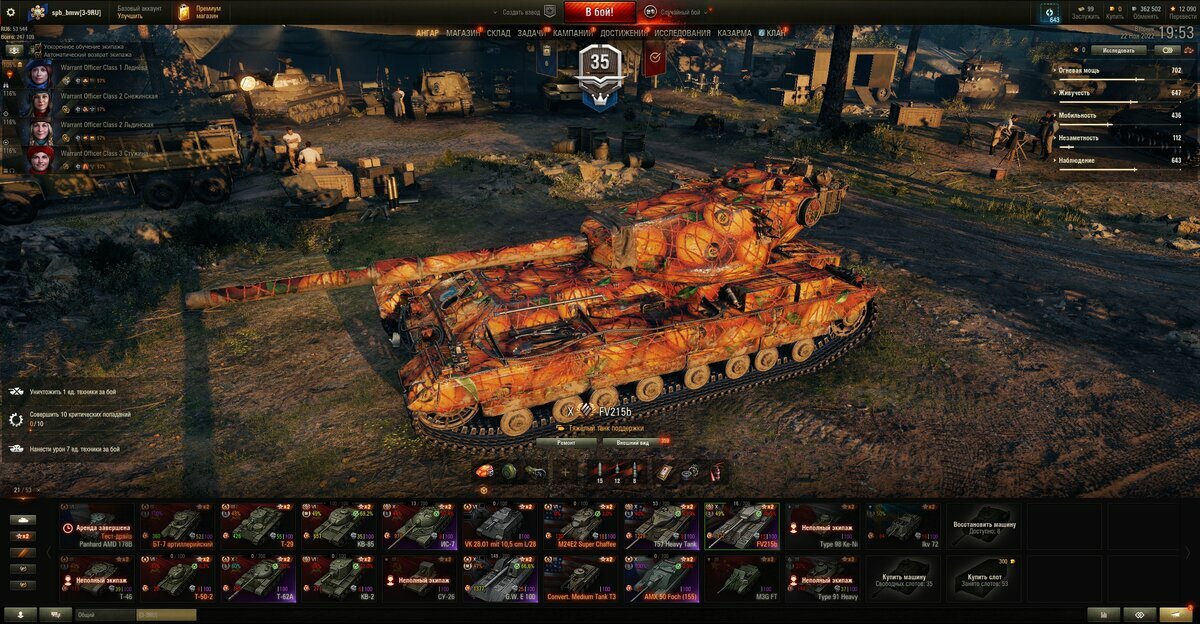Select the fire extinguisher consumable slot
1200x624 pixels.
point(715,471)
